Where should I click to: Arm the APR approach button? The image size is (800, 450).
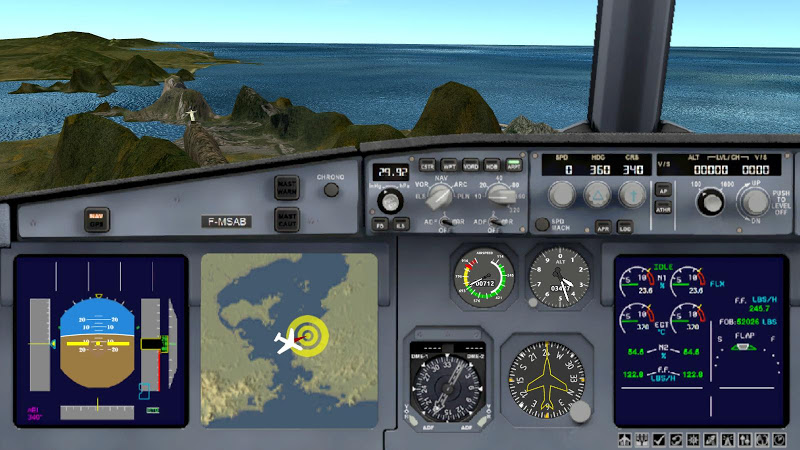[x=603, y=227]
